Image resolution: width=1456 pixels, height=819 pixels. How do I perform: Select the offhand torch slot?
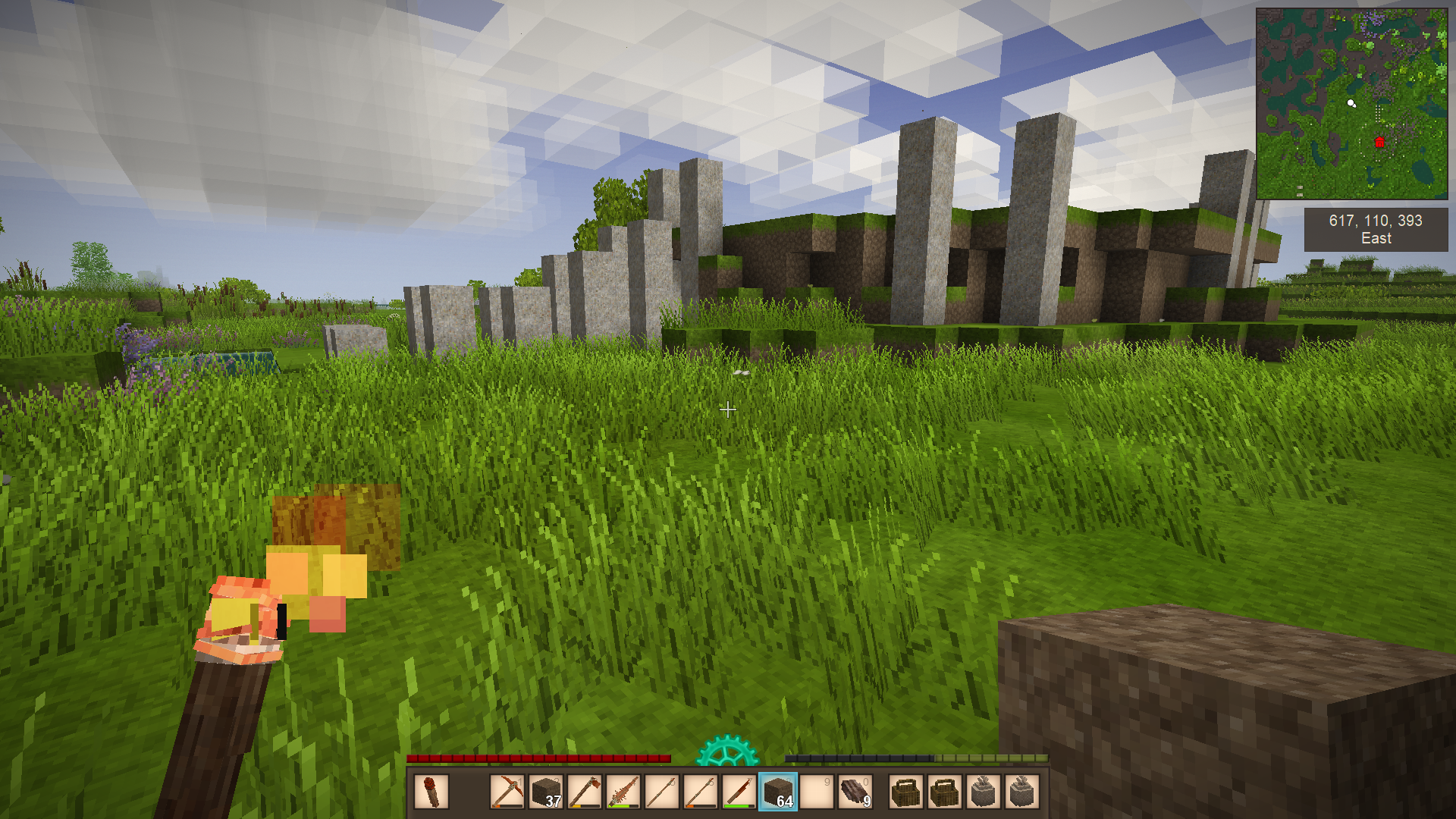[x=431, y=792]
